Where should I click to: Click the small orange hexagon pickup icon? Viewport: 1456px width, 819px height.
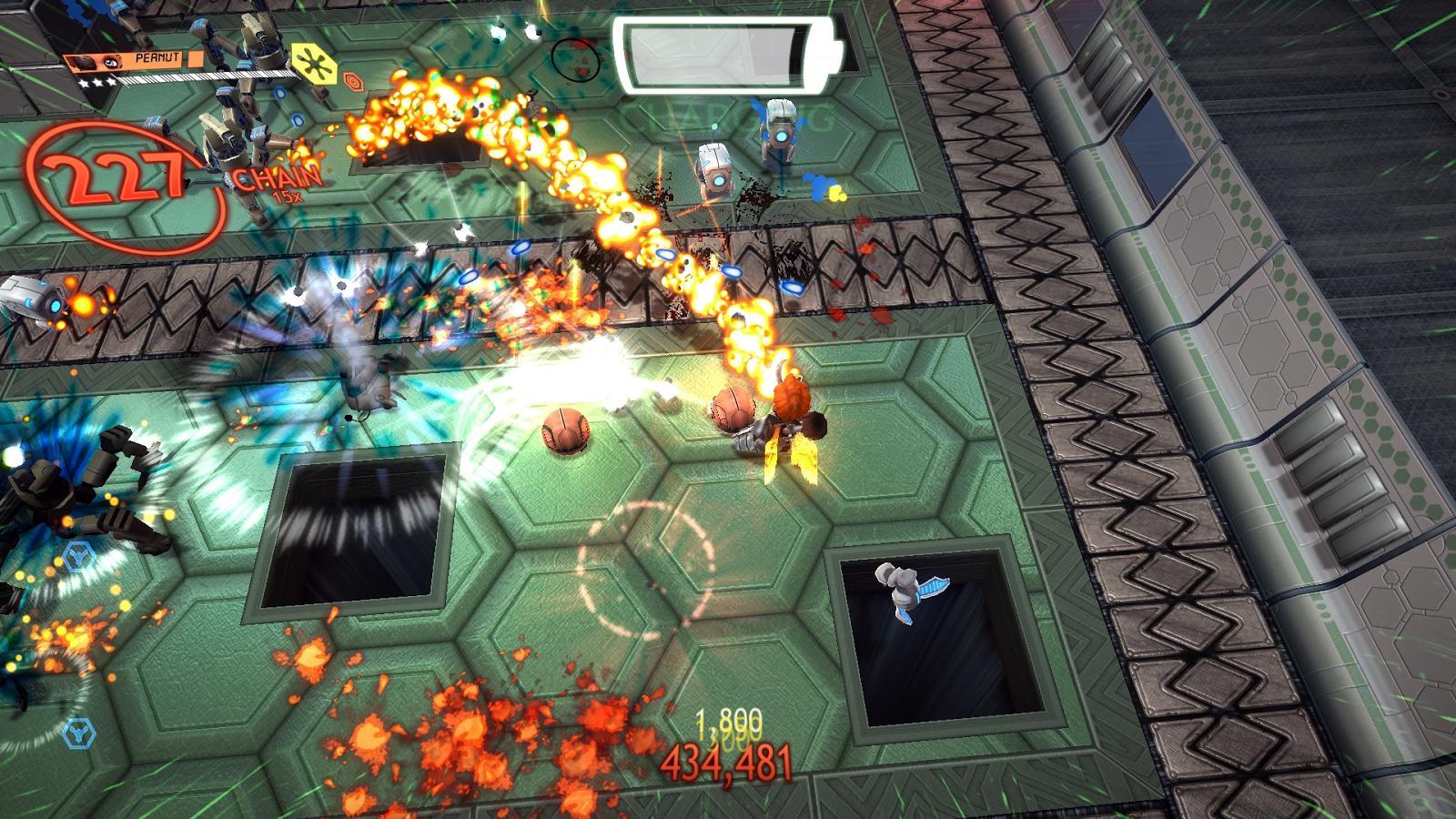tap(354, 82)
